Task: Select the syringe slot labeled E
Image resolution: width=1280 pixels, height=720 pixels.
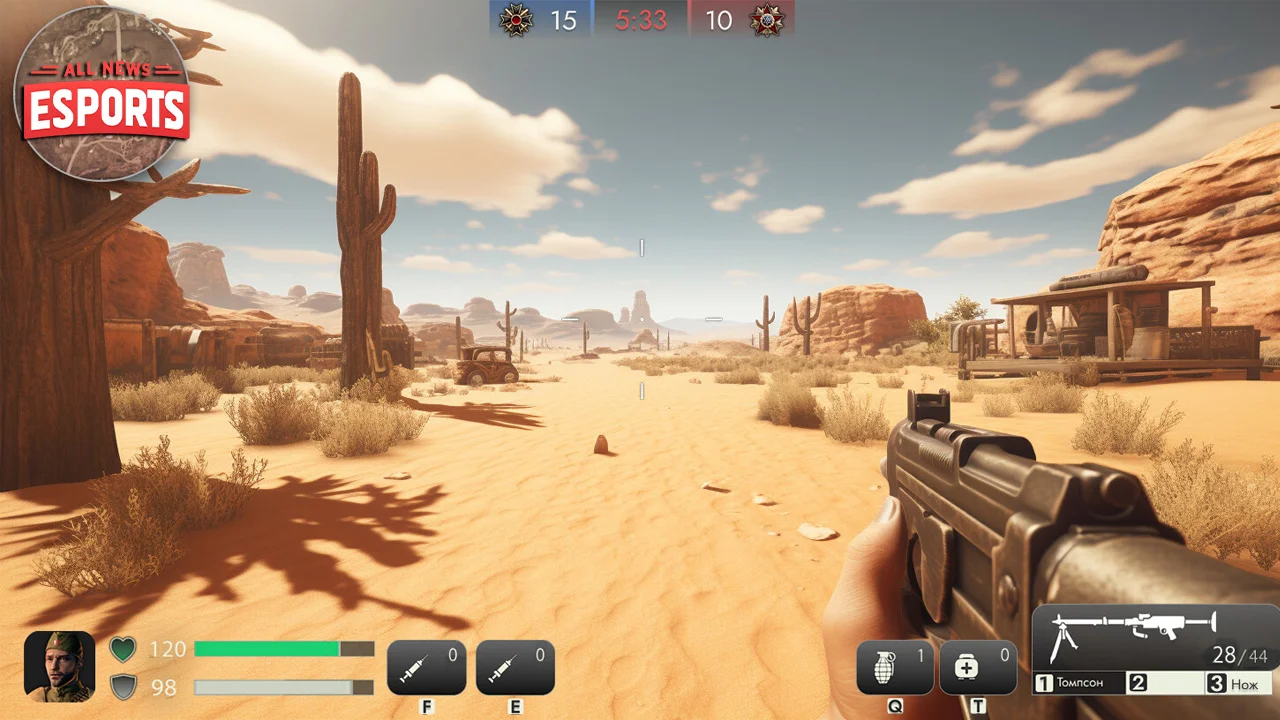Action: 515,667
